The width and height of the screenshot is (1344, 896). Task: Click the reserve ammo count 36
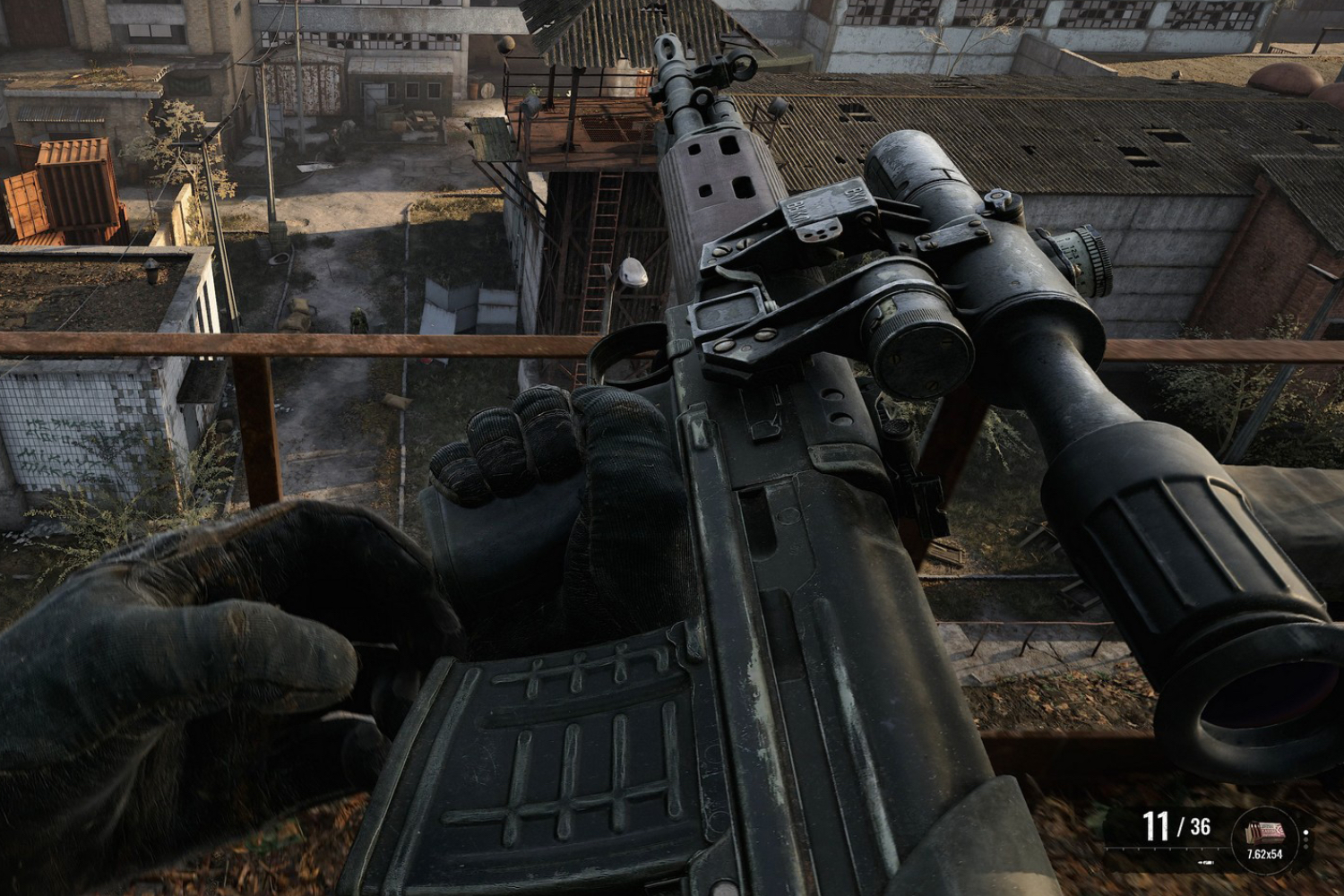1201,825
